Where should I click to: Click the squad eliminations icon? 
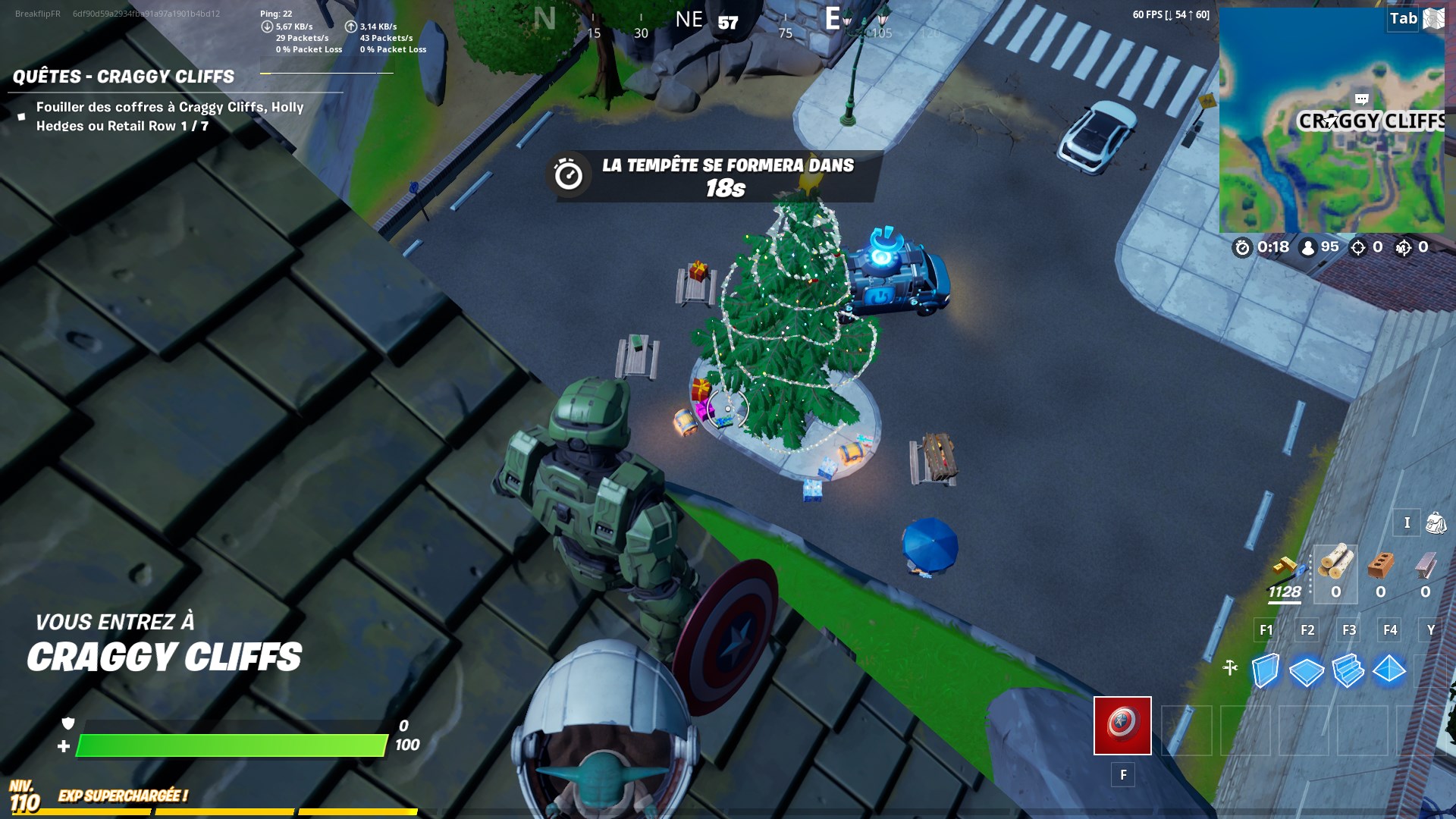coord(1403,247)
